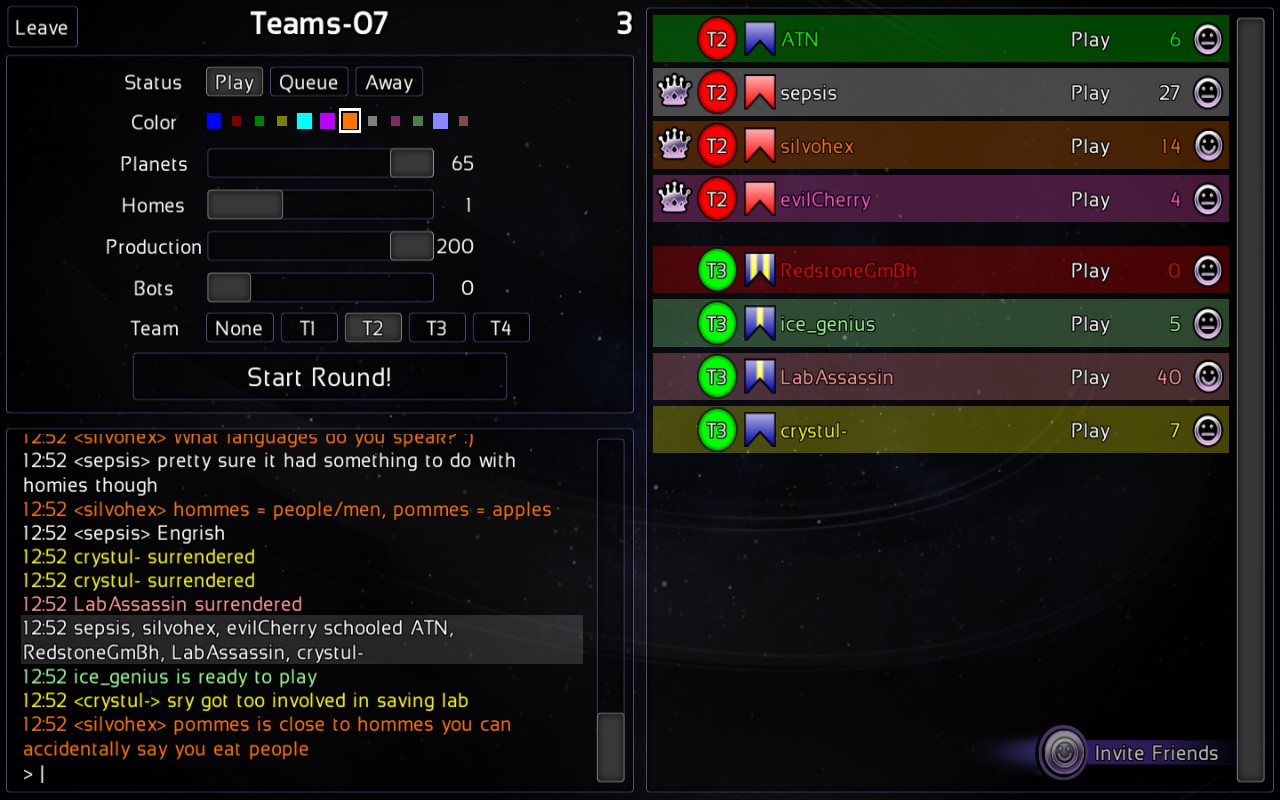Switch to team T3
Image resolution: width=1280 pixels, height=800 pixels.
[x=436, y=328]
